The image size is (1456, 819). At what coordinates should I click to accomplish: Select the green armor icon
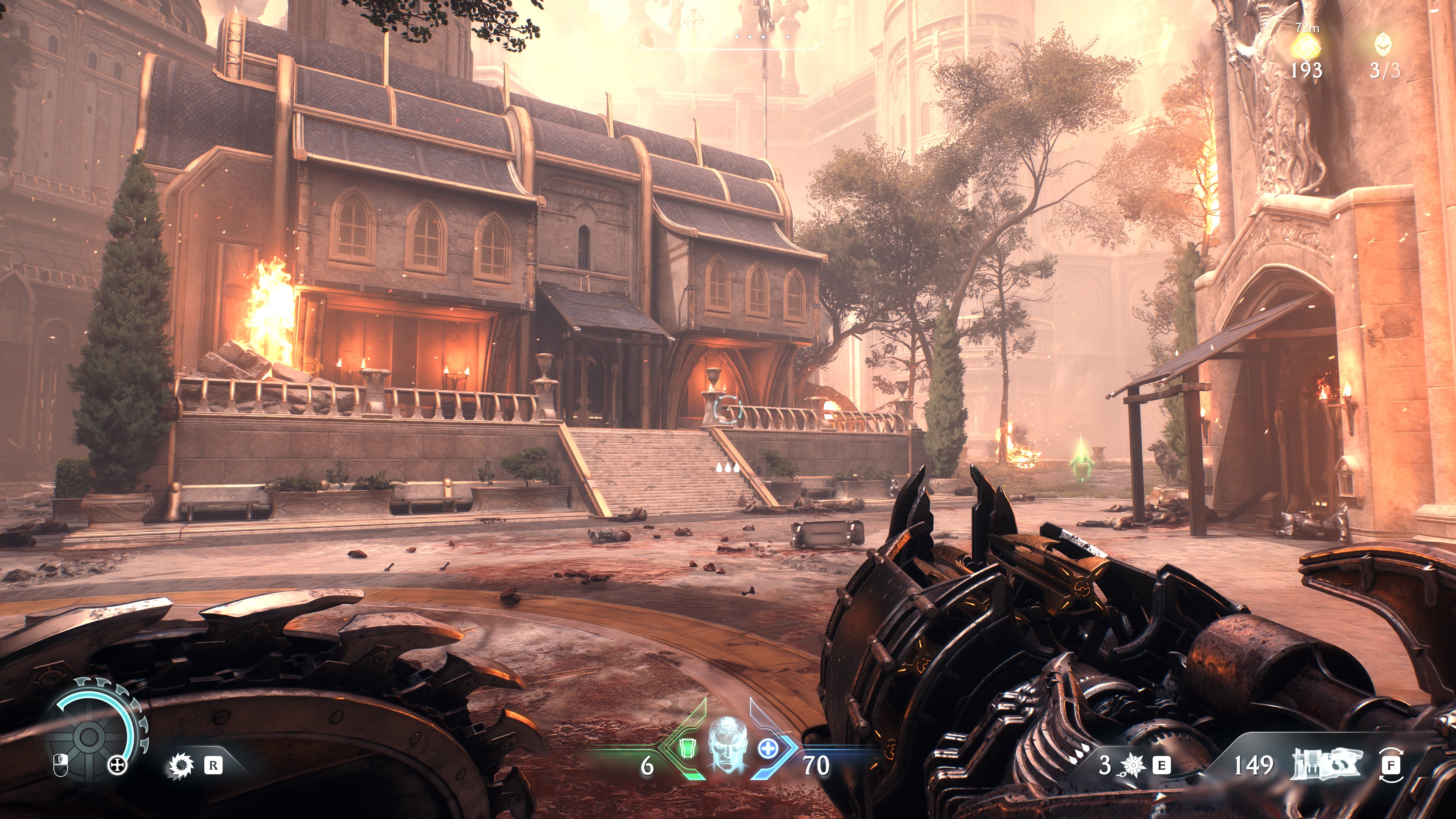(686, 748)
